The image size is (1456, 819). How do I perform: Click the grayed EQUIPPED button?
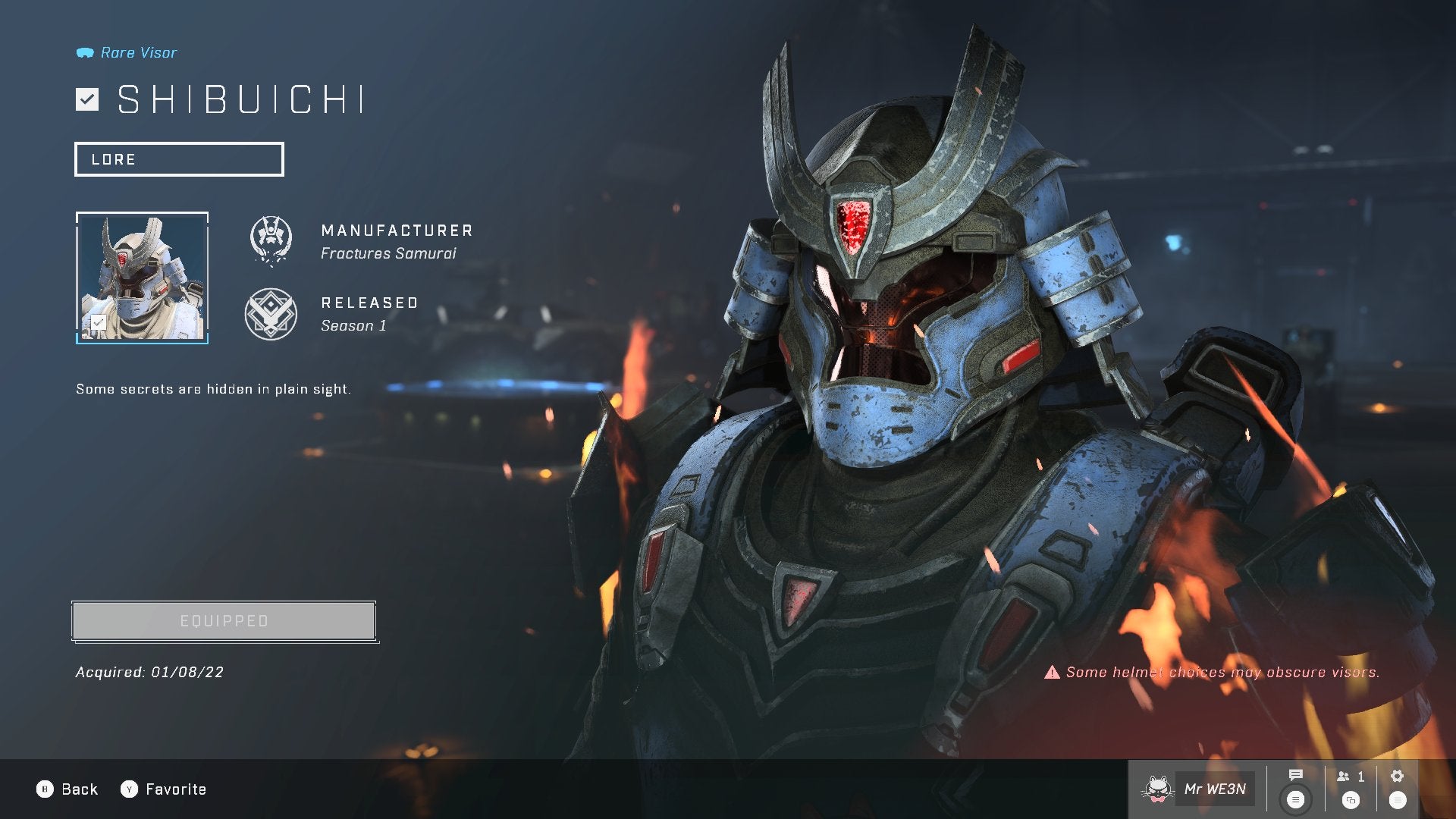pyautogui.click(x=224, y=620)
